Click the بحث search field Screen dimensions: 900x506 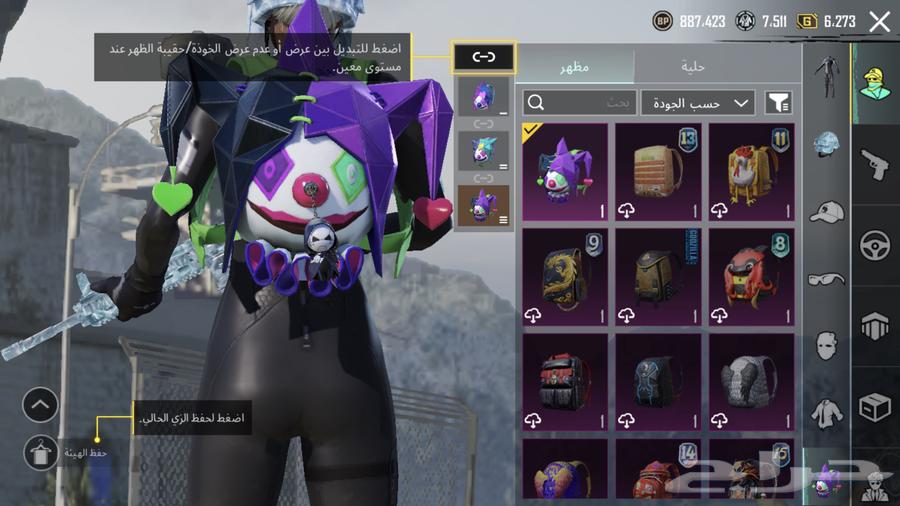(x=580, y=103)
